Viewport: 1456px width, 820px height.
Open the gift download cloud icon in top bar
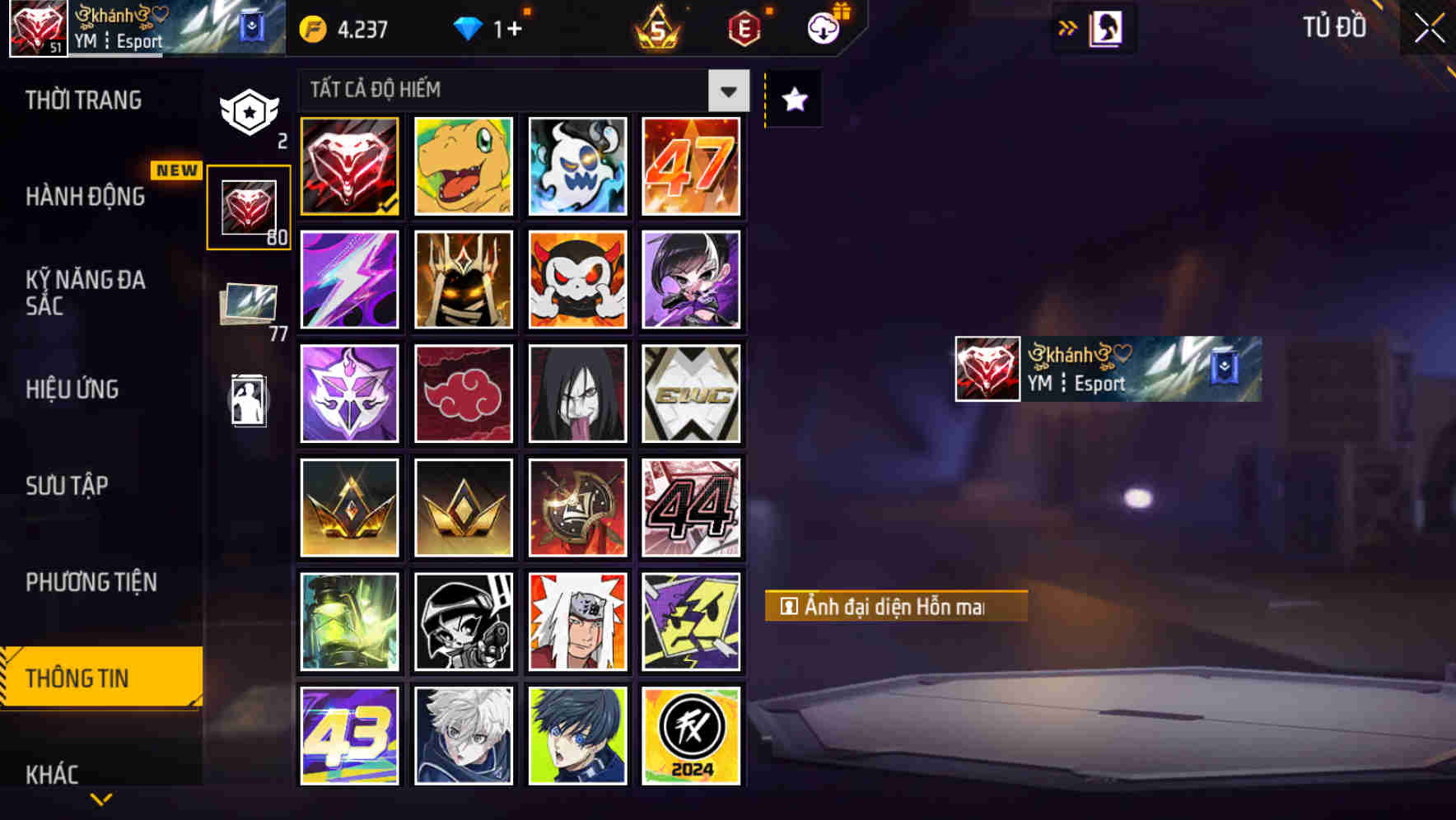click(x=820, y=28)
